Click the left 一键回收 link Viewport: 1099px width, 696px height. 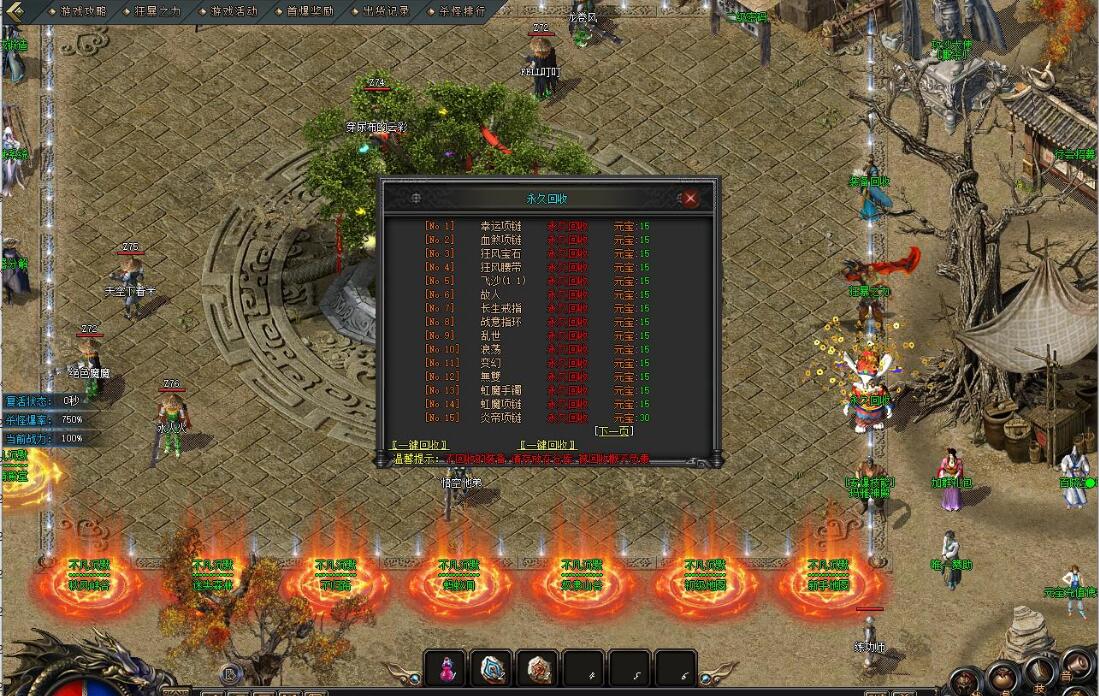point(419,445)
